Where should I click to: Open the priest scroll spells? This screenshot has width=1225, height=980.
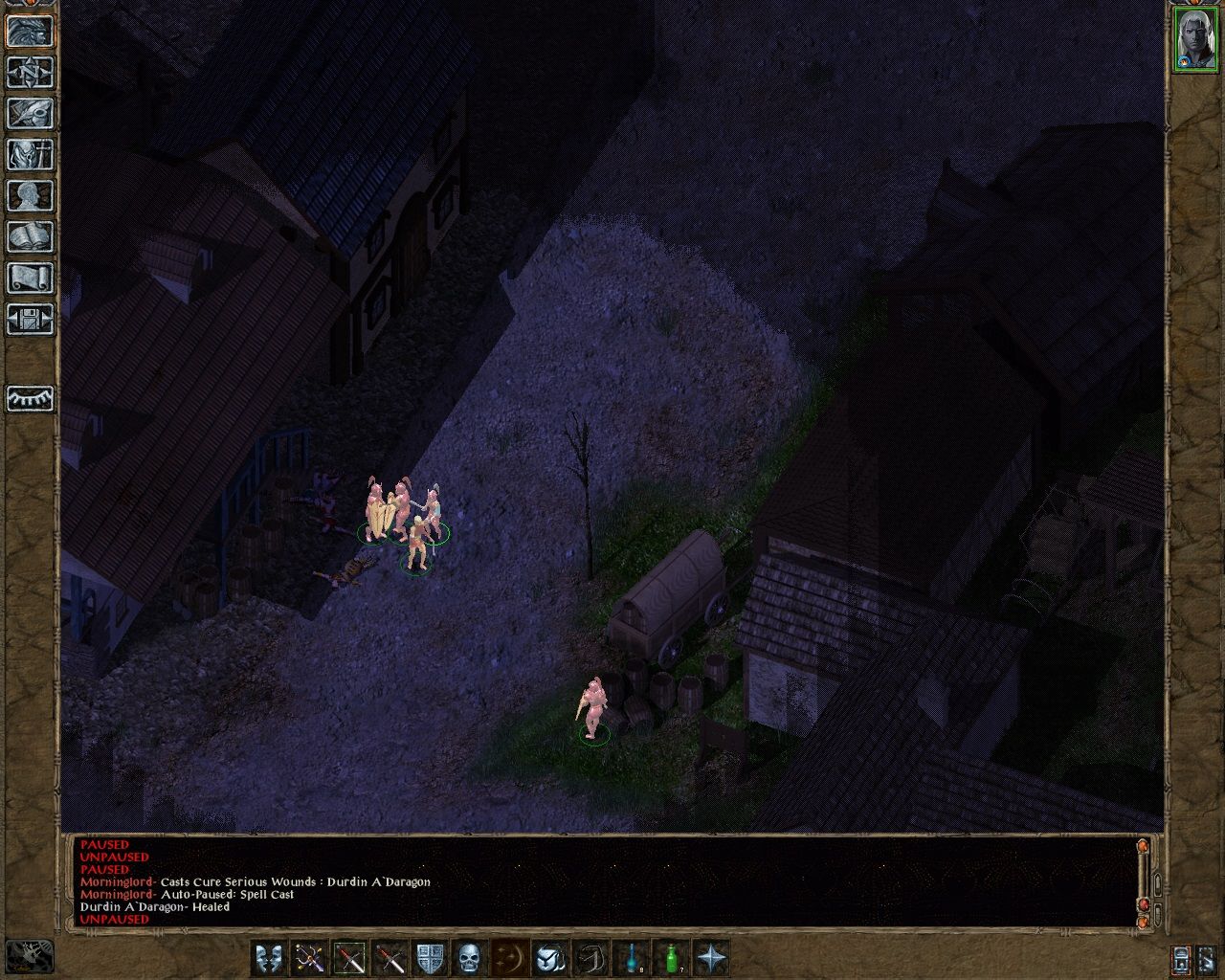[29, 278]
